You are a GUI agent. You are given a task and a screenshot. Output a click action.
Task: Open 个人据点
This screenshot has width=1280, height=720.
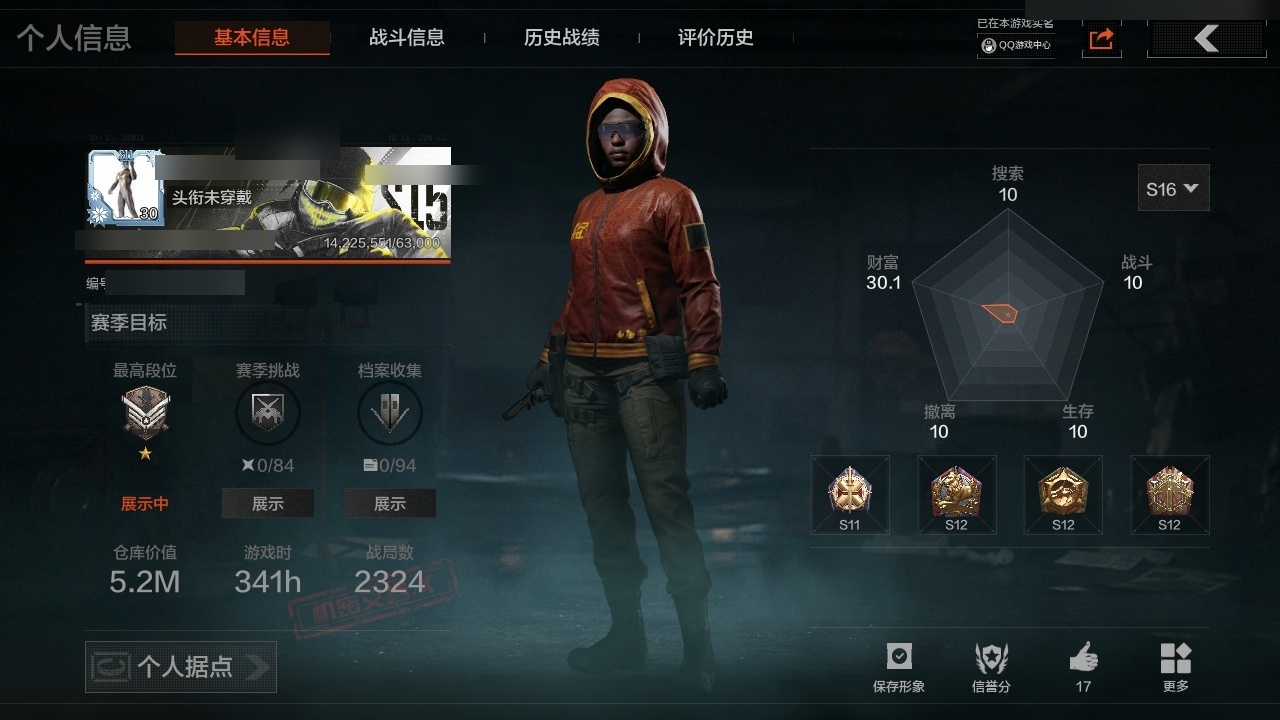coord(181,667)
